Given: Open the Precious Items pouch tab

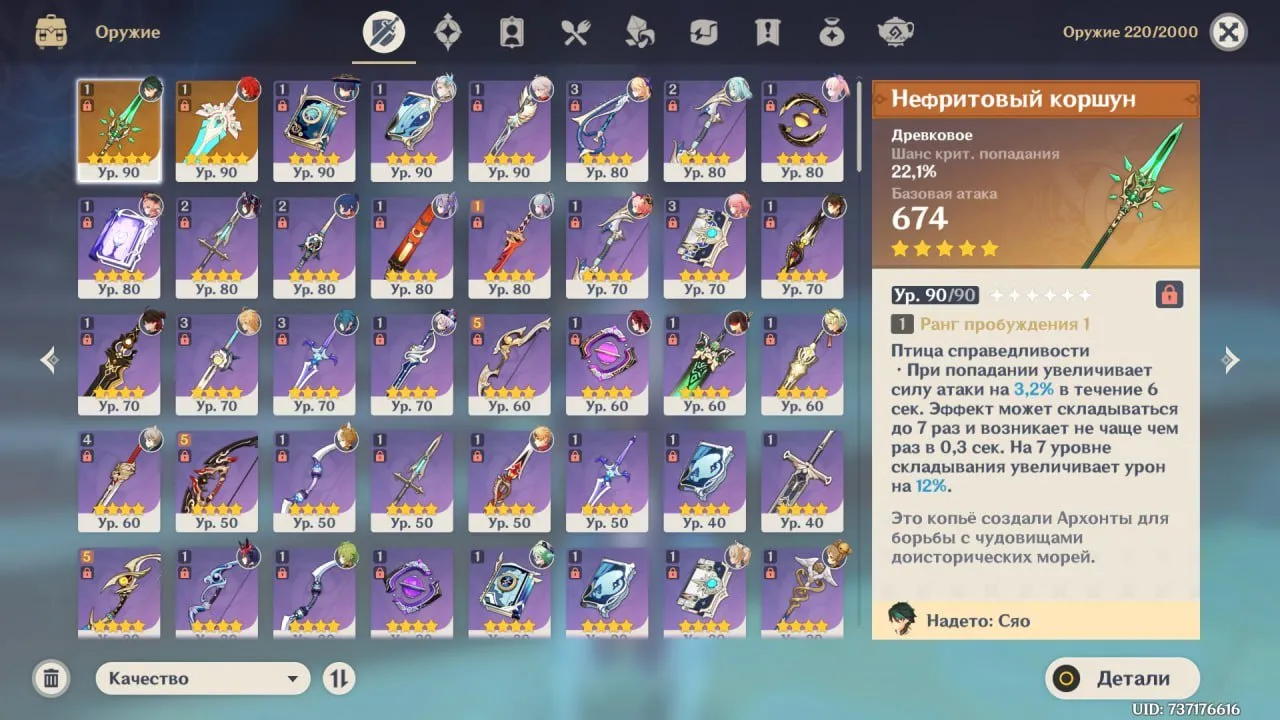Looking at the screenshot, I should pos(831,30).
